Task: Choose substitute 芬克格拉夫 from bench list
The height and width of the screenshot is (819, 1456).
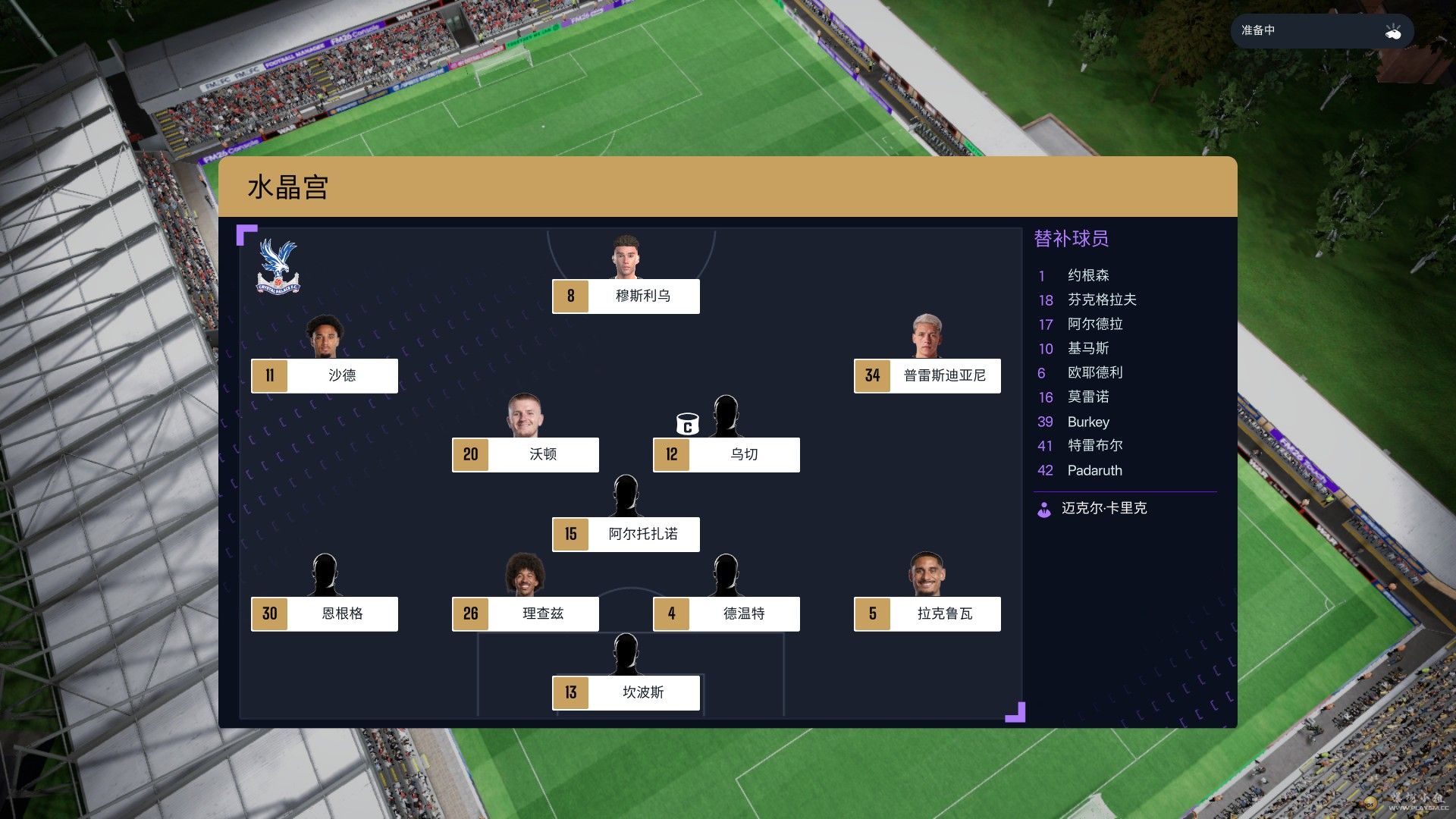Action: pyautogui.click(x=1101, y=300)
